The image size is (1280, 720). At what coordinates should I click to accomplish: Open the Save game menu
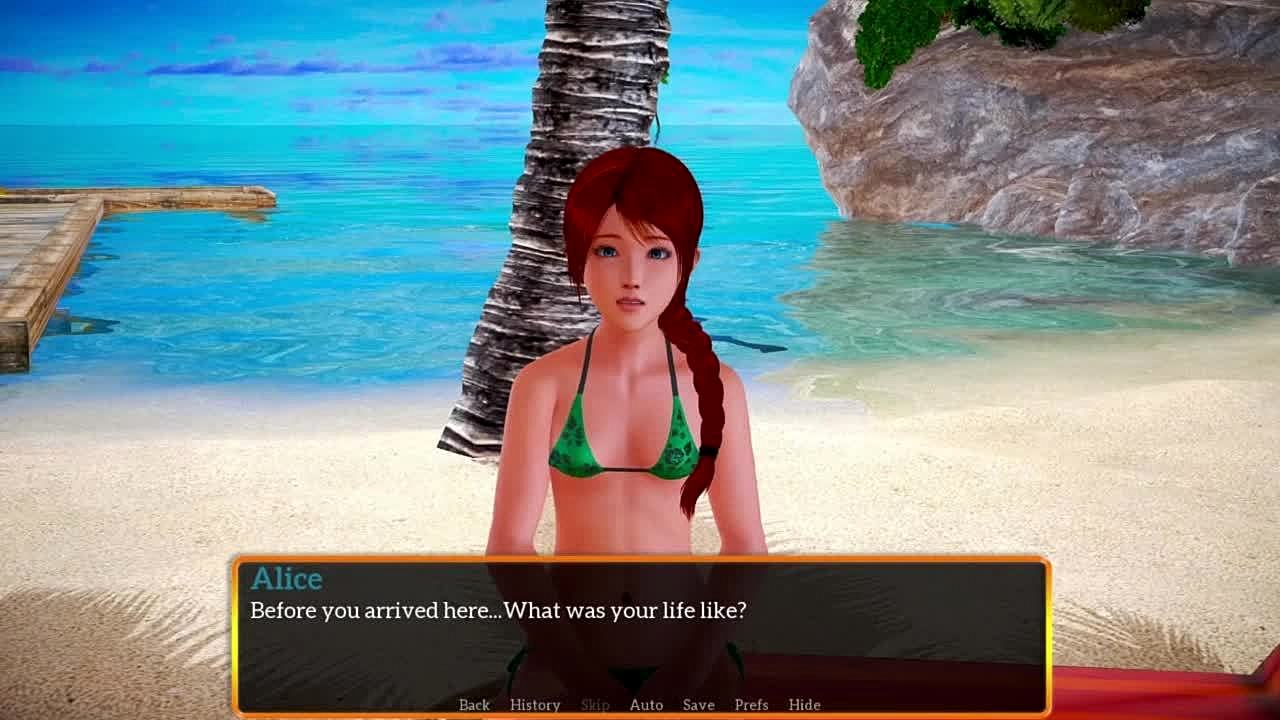(x=698, y=705)
